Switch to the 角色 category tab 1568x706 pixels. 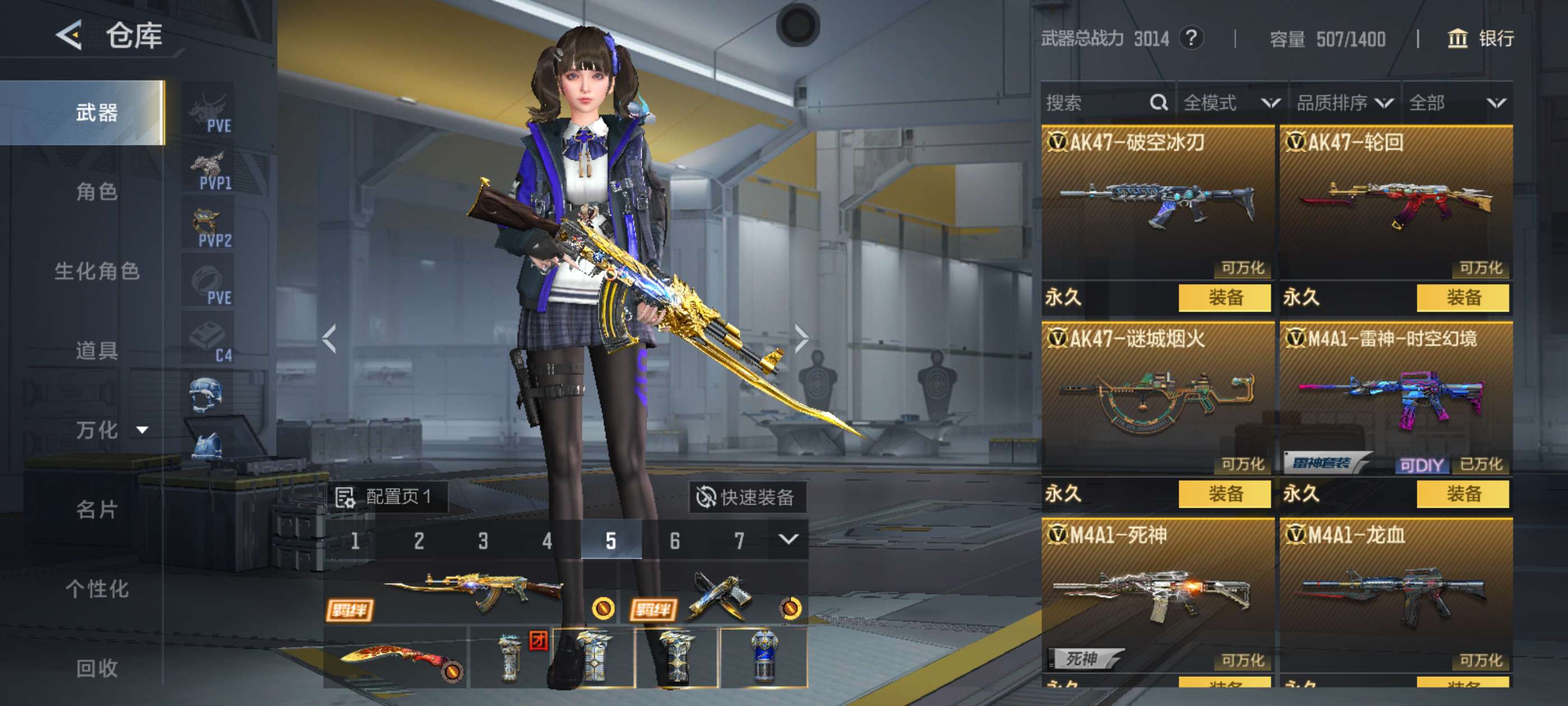pyautogui.click(x=96, y=192)
